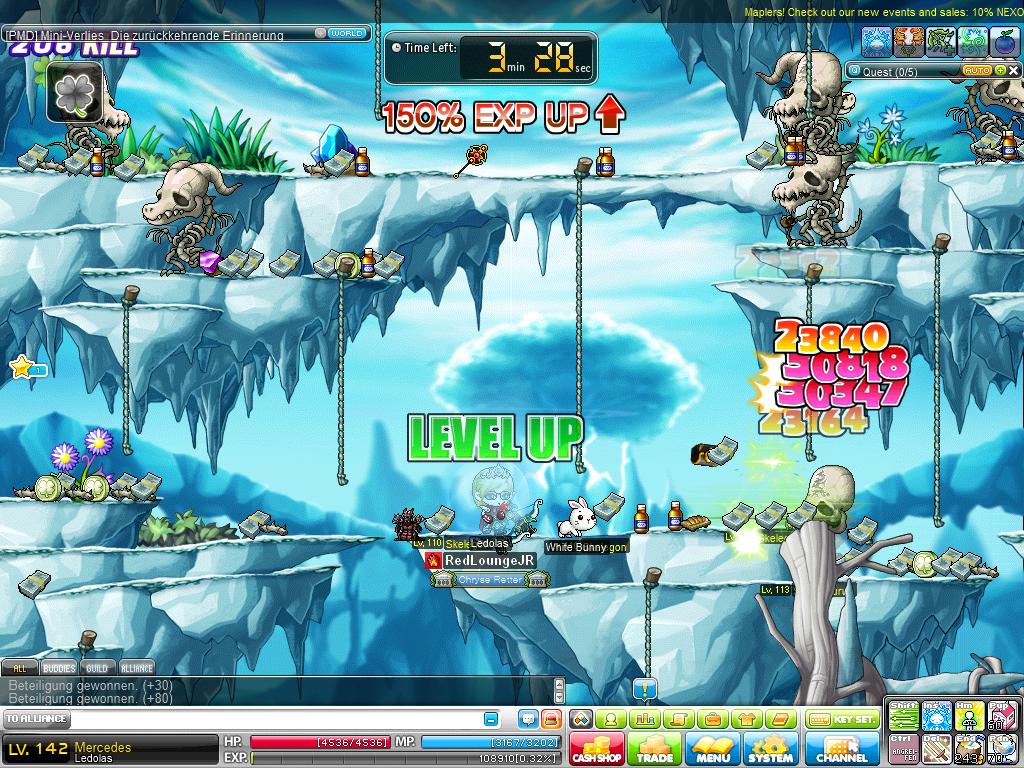Switch chat to the Guild tab
1024x768 pixels.
(x=97, y=668)
